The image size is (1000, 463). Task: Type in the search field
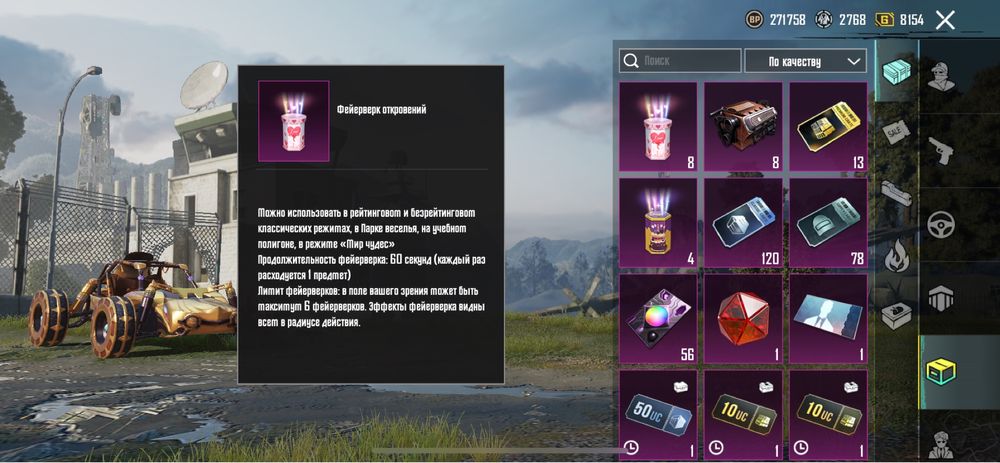pyautogui.click(x=680, y=61)
